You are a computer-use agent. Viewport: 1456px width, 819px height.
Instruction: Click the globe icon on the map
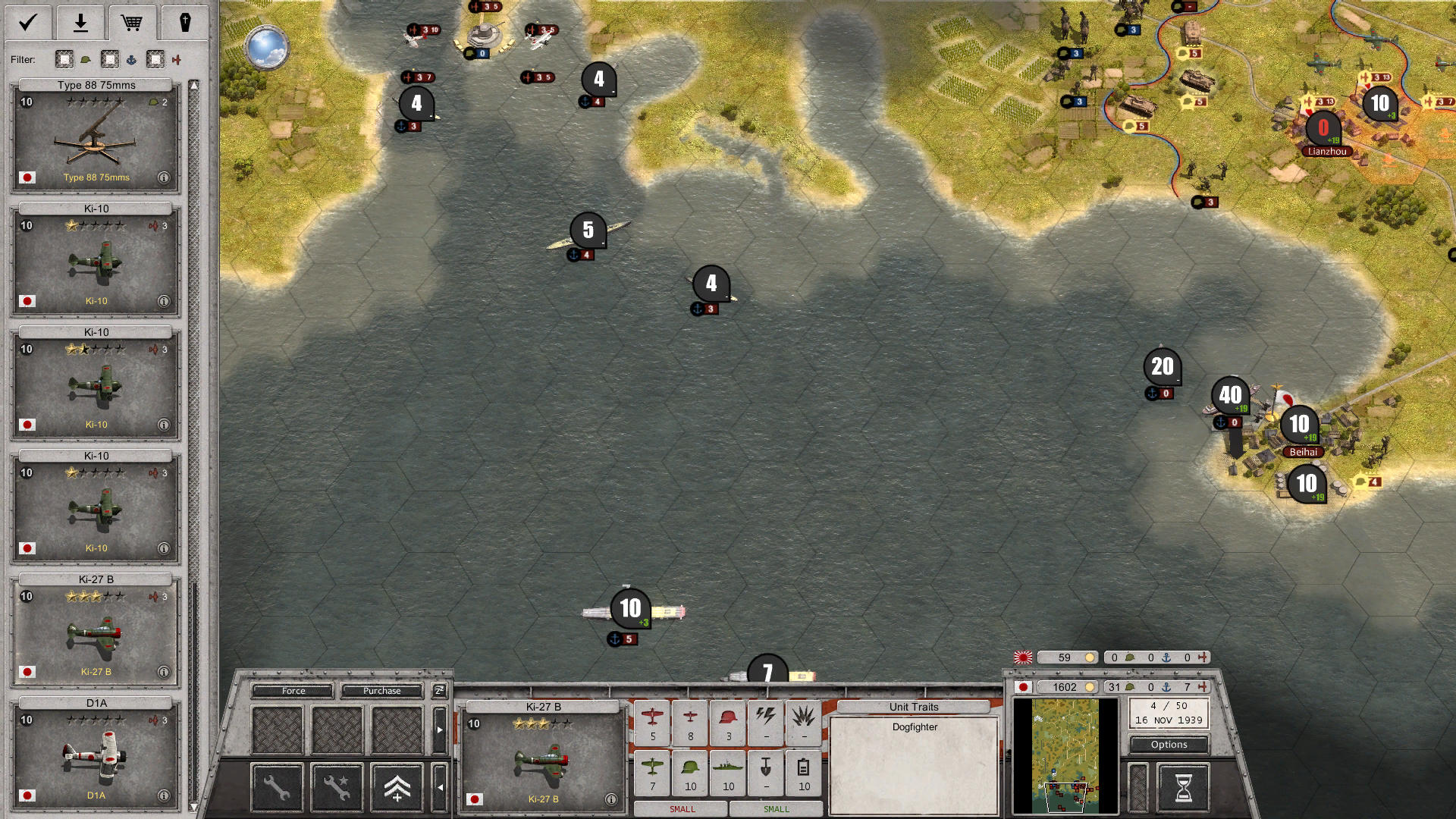[x=267, y=47]
